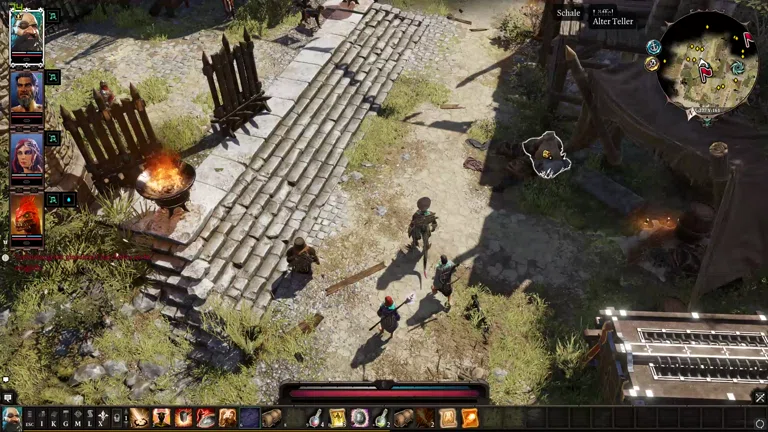This screenshot has height=432, width=768.
Task: Activate the orange-glowing skill at hotbar's end
Action: click(469, 418)
